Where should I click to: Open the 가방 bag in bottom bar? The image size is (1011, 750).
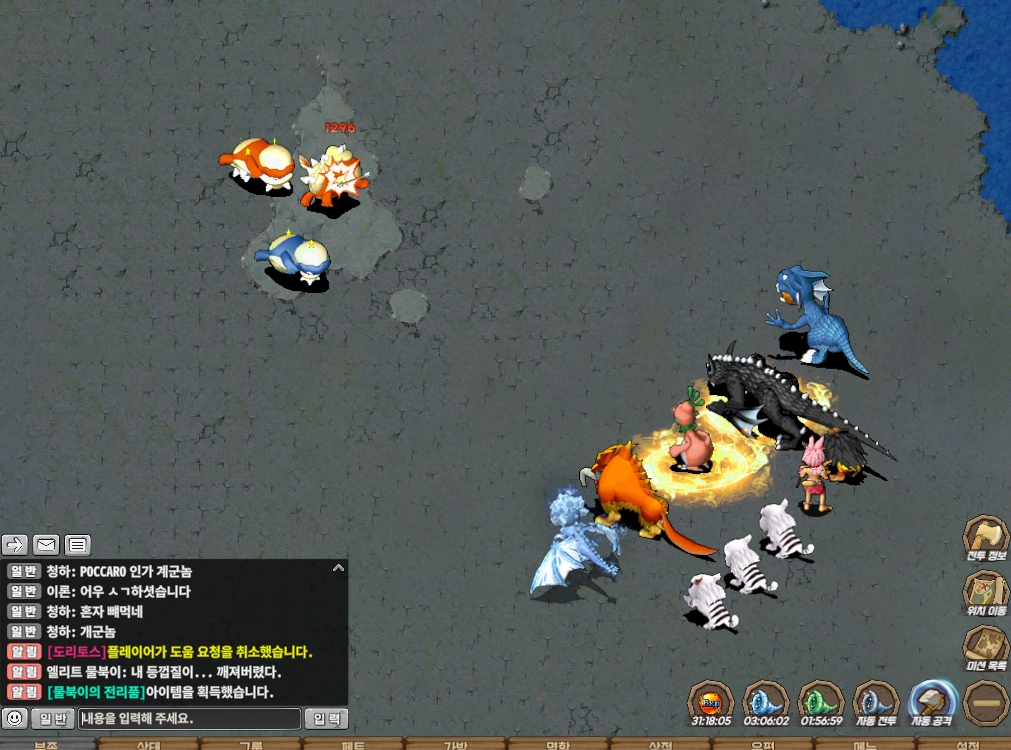pos(455,744)
